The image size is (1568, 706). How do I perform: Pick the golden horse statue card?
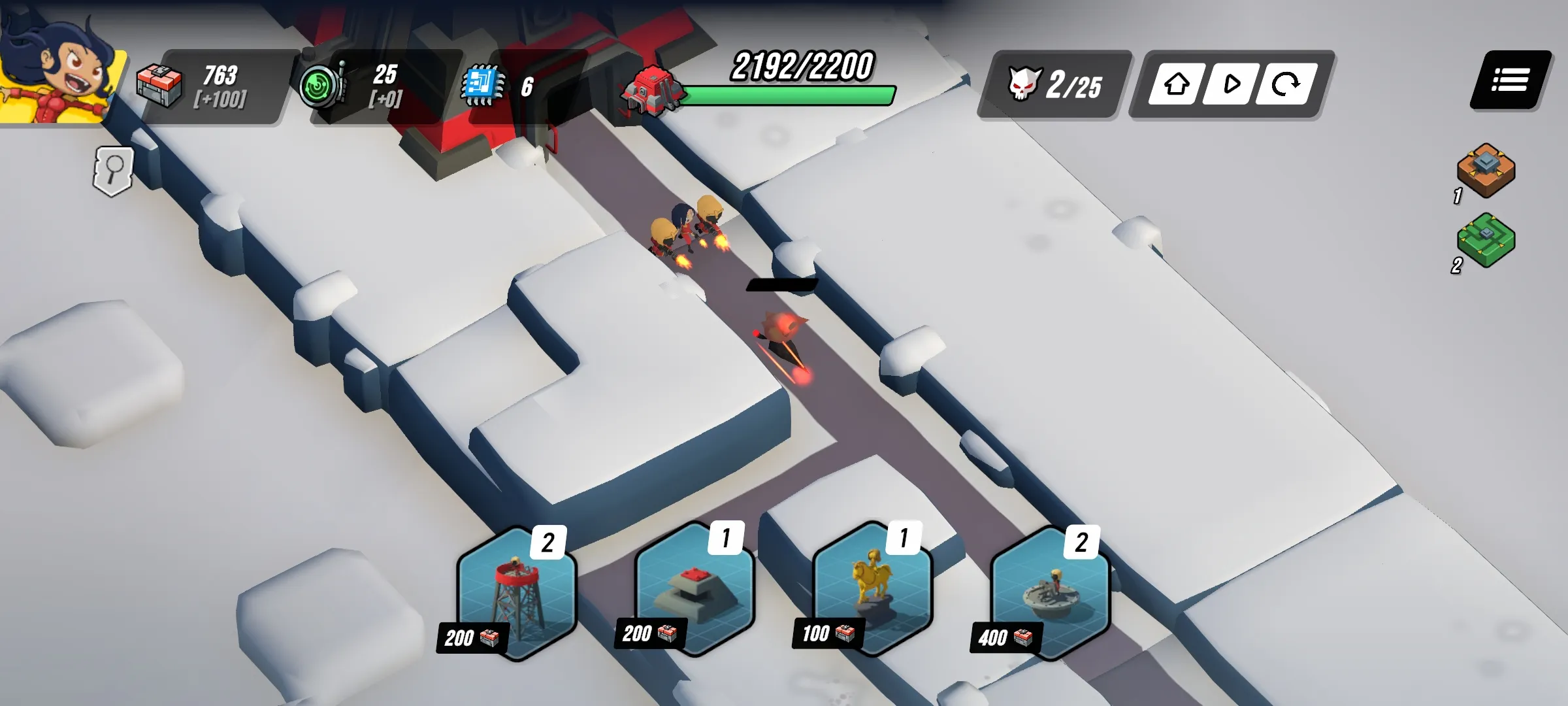(872, 590)
